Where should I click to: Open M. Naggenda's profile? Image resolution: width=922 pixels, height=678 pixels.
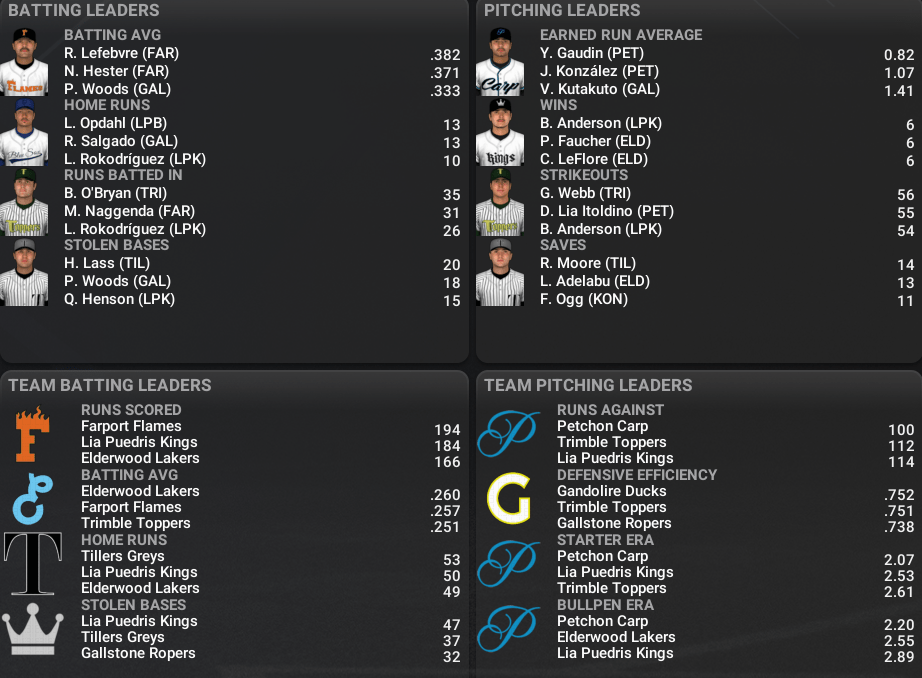pos(115,211)
